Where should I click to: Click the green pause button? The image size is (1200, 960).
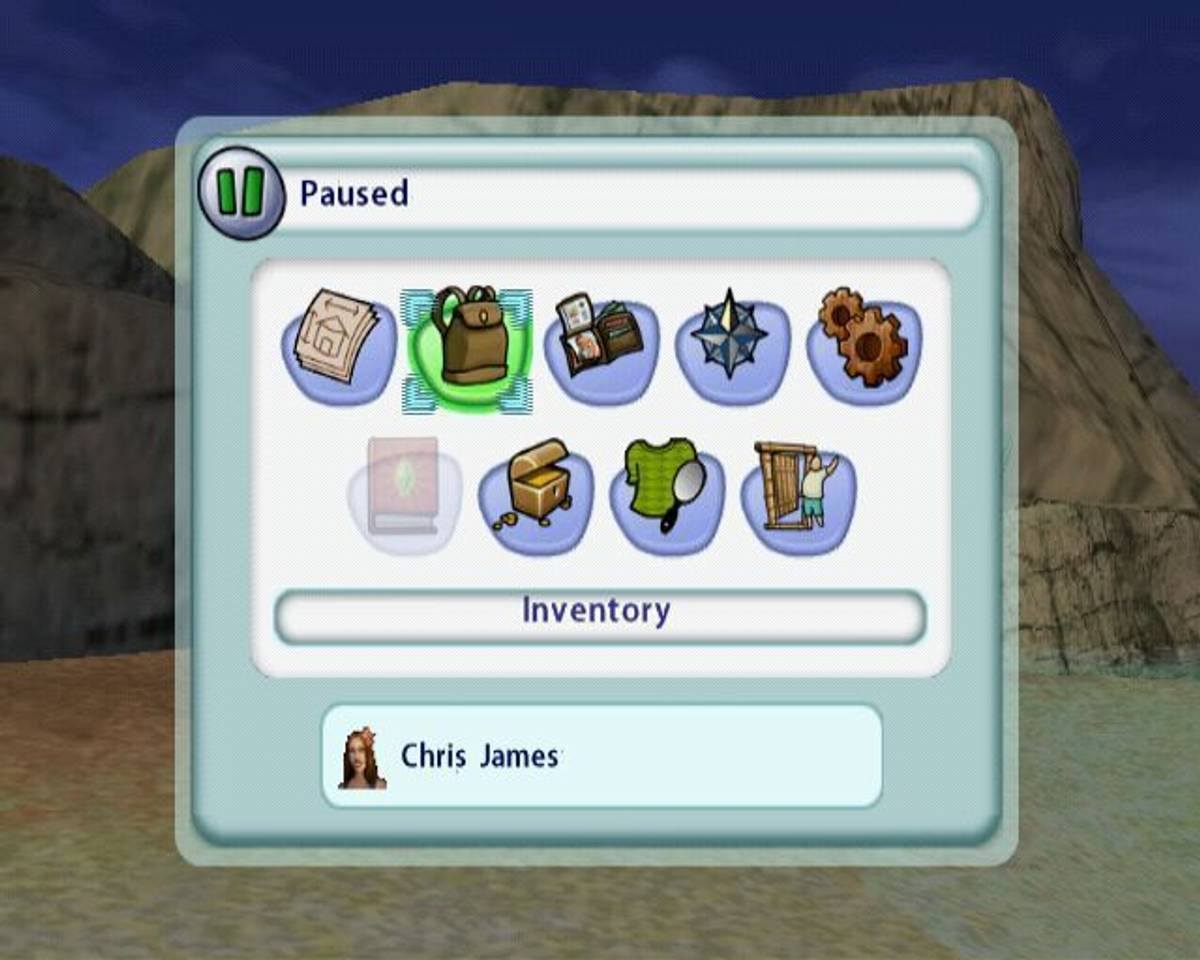coord(242,193)
